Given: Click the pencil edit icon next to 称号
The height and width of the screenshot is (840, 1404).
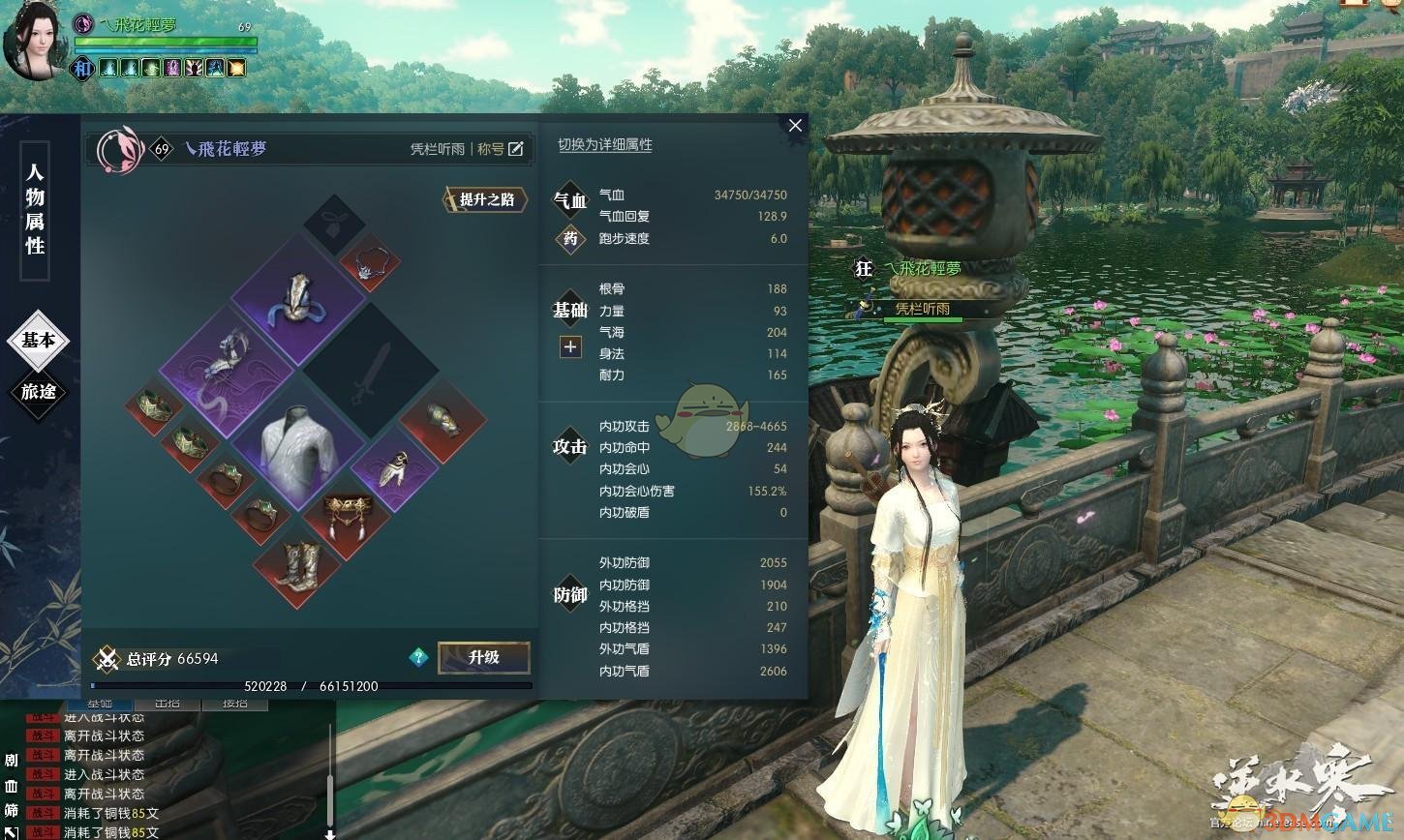Looking at the screenshot, I should (x=516, y=148).
